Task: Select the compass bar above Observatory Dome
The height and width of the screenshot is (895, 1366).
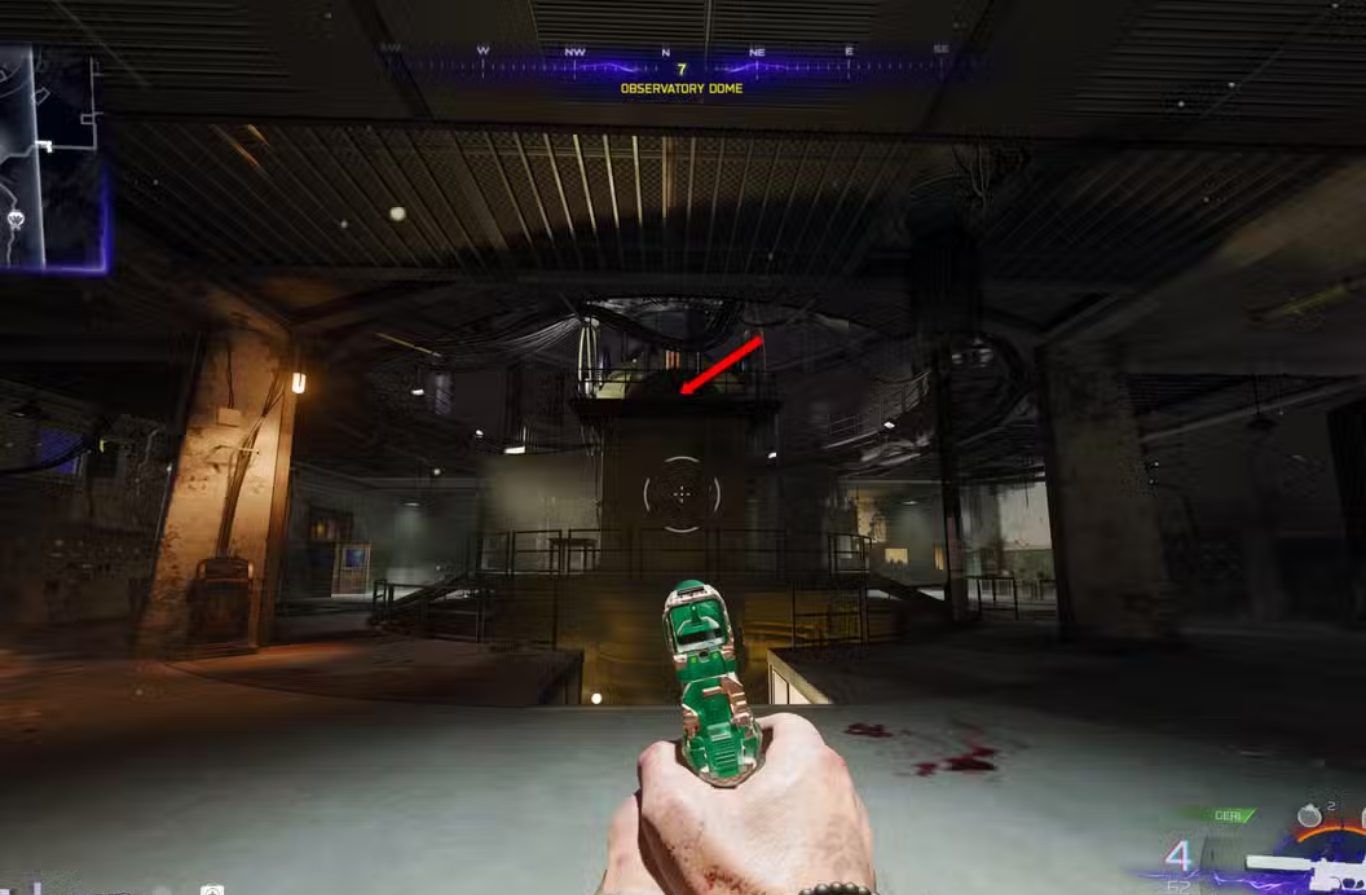Action: 682,68
